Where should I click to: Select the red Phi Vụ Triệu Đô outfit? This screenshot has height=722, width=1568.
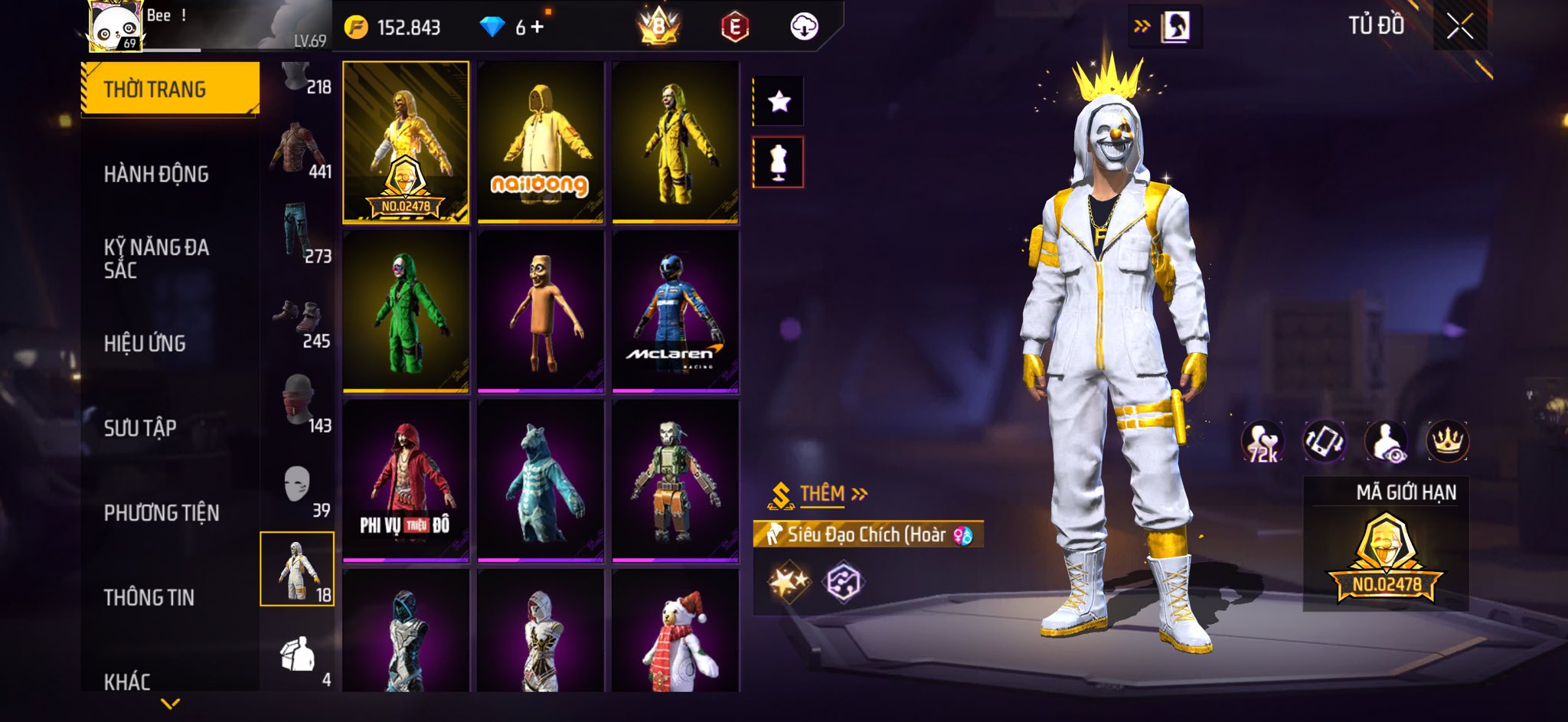pyautogui.click(x=406, y=481)
